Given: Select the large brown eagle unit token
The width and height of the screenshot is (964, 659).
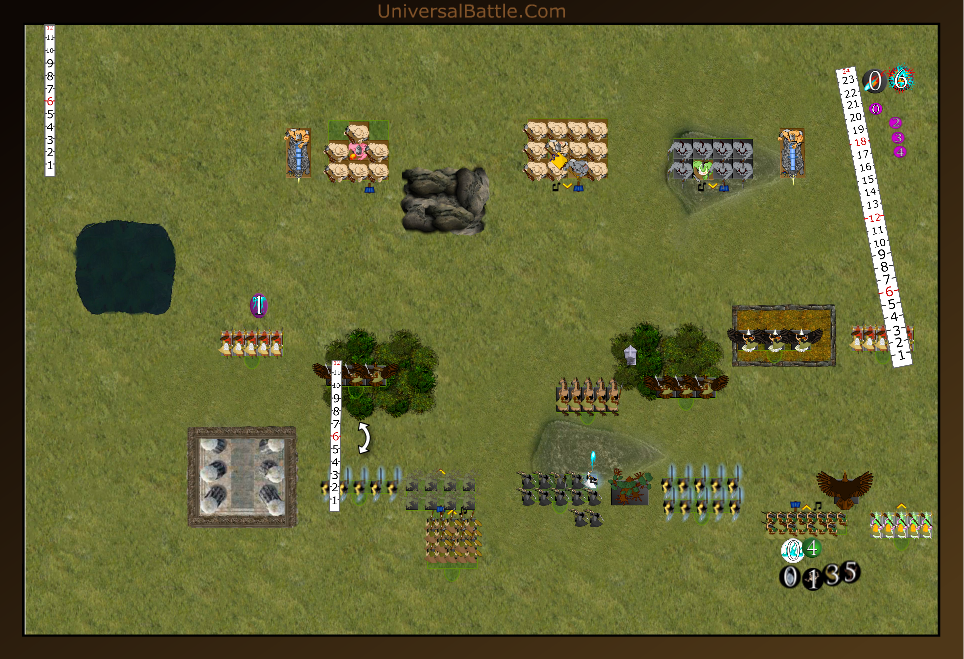Looking at the screenshot, I should (845, 489).
